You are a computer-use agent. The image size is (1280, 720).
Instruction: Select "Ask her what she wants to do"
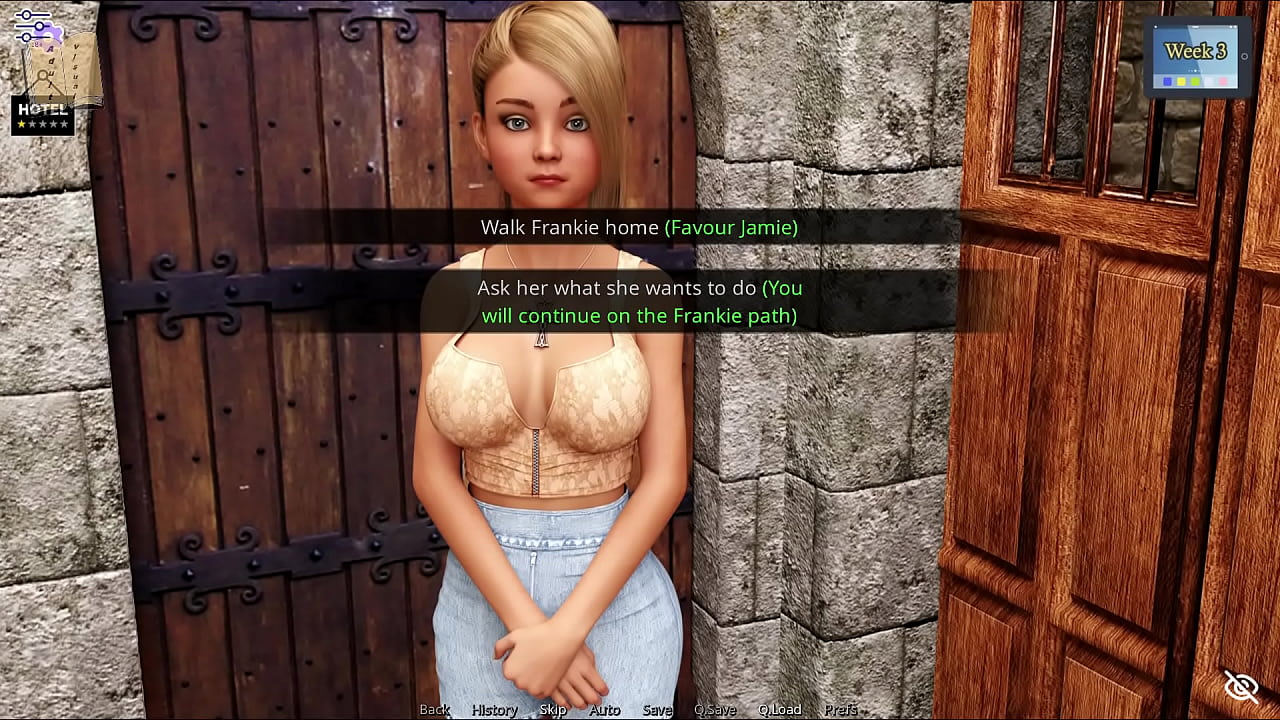pos(639,302)
